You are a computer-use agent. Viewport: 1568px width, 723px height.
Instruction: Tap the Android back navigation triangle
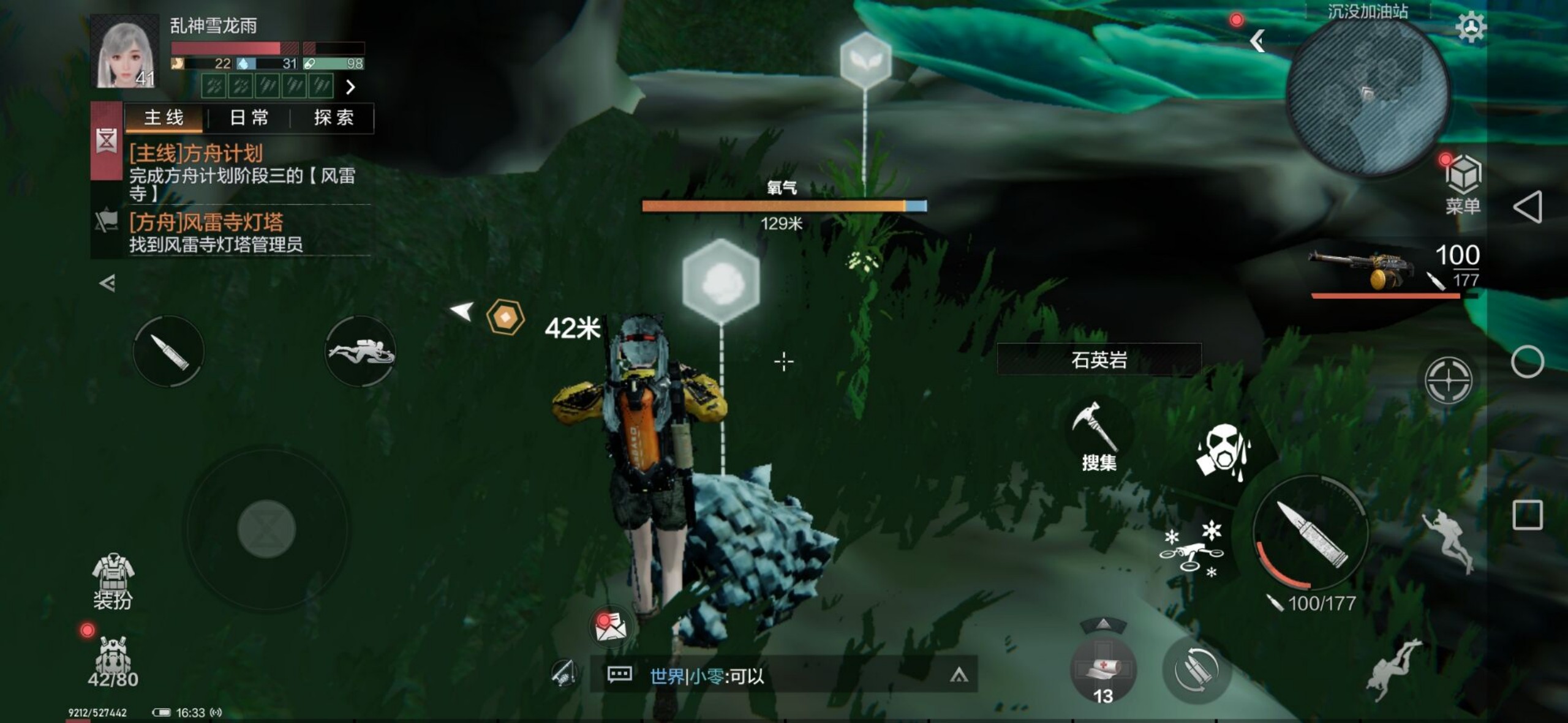click(x=1527, y=207)
